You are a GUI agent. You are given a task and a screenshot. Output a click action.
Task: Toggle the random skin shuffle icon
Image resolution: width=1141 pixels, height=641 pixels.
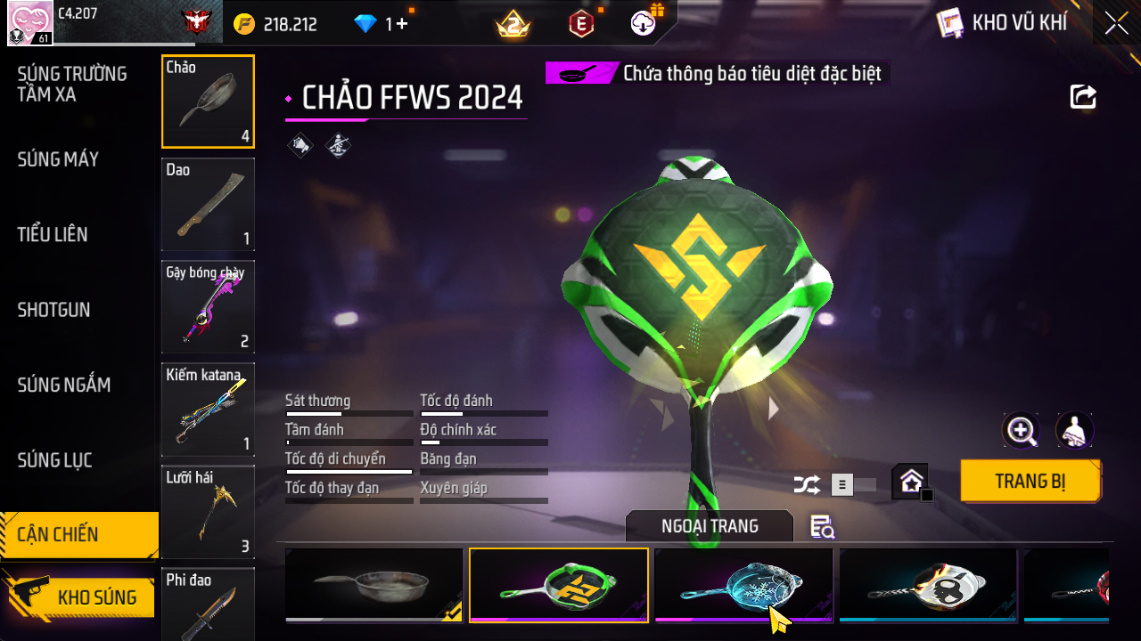point(806,485)
